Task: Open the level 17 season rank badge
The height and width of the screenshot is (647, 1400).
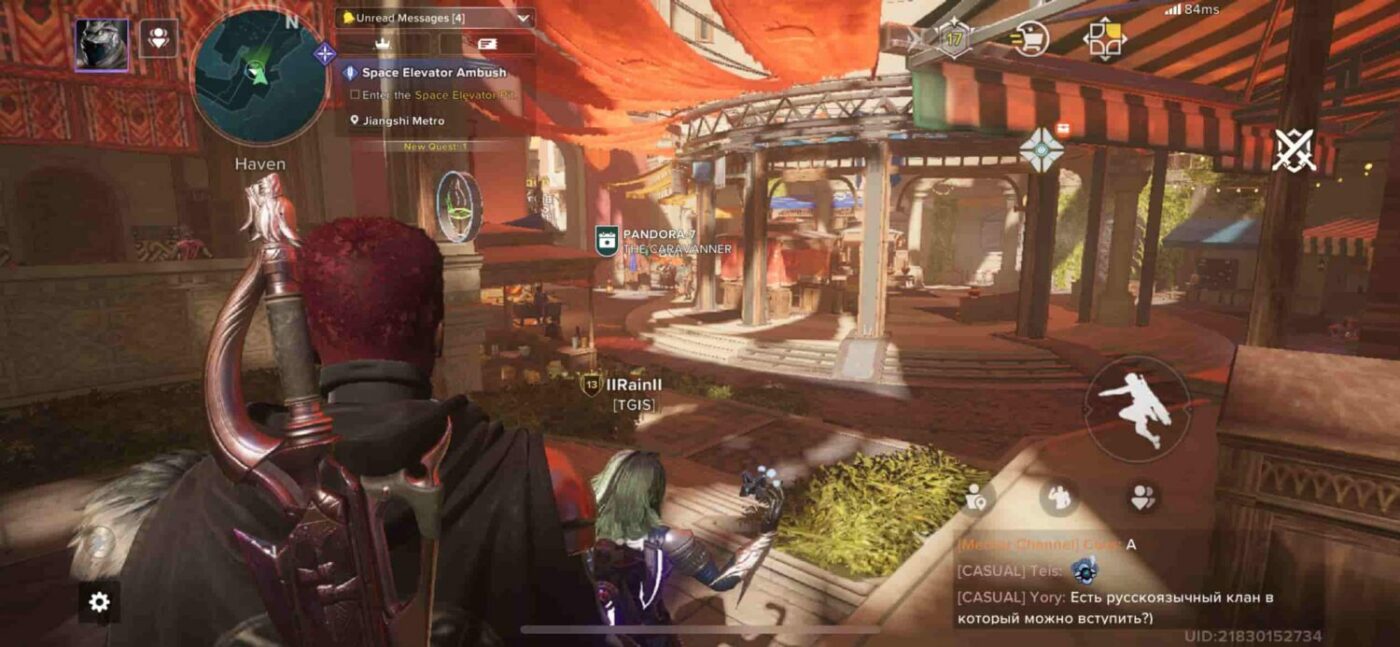Action: click(954, 39)
